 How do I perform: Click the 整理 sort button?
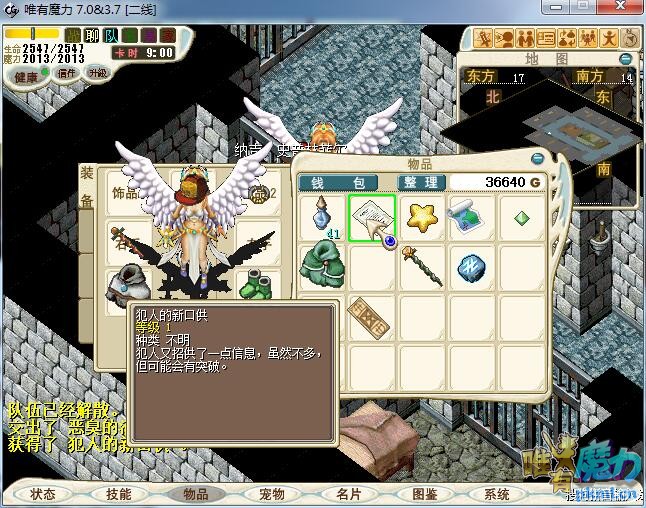pyautogui.click(x=420, y=183)
